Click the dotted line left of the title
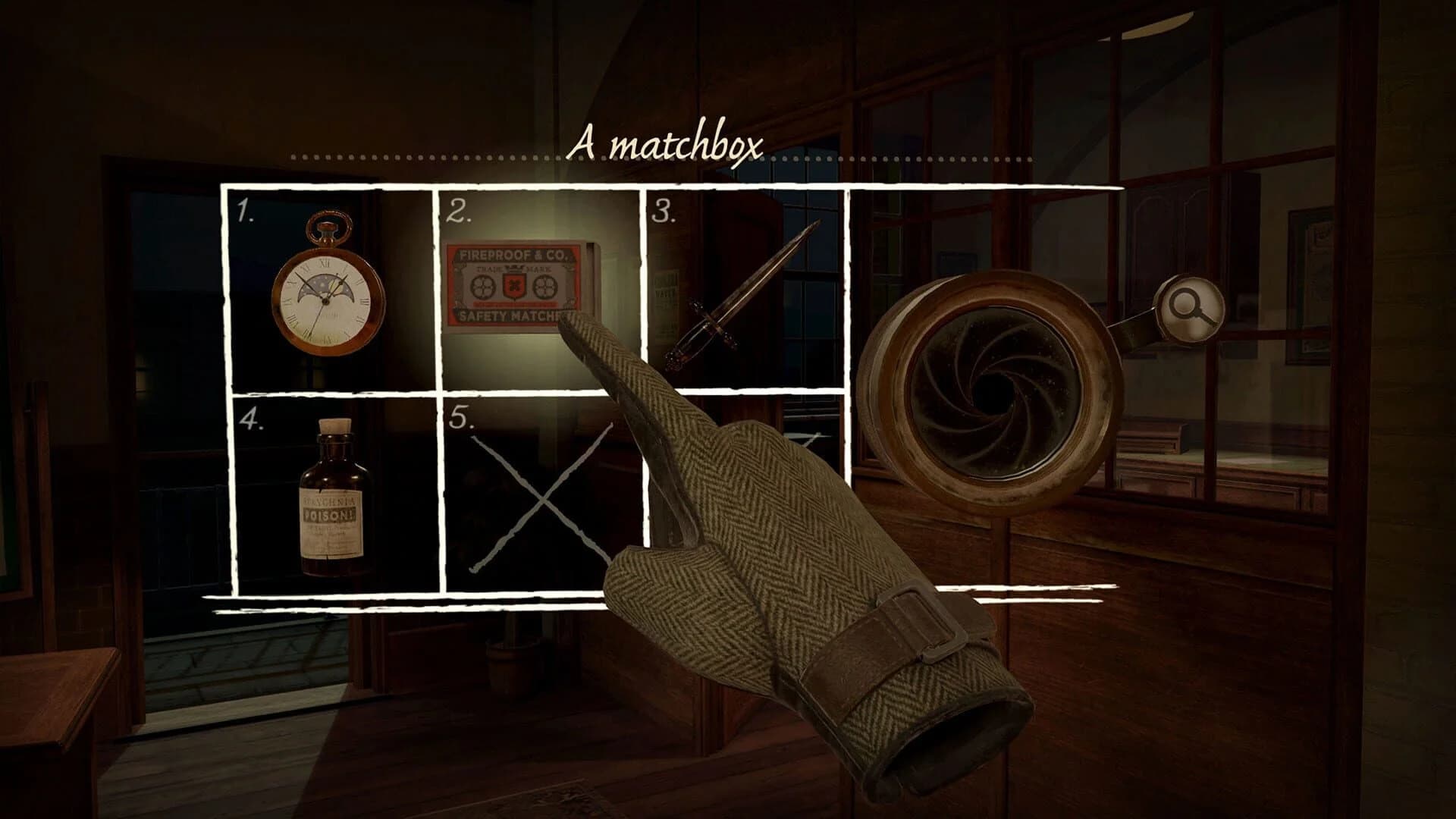 [x=417, y=155]
